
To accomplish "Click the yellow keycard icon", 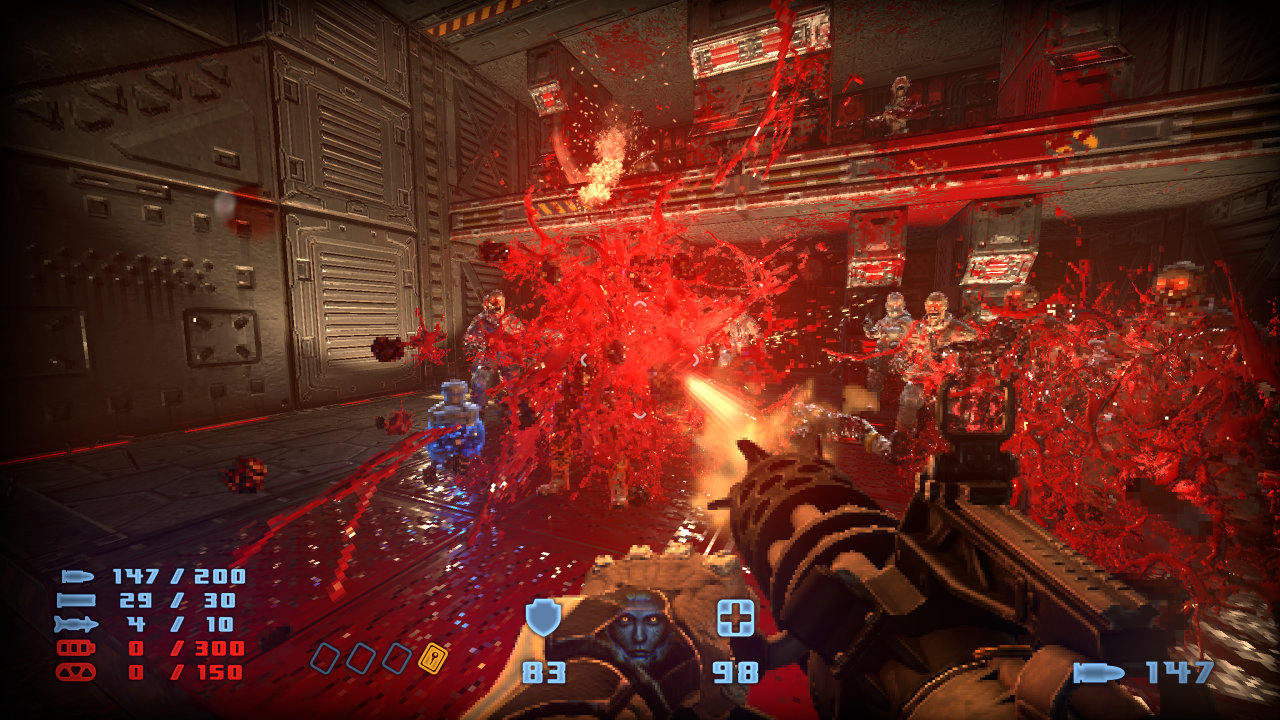I will pyautogui.click(x=432, y=657).
